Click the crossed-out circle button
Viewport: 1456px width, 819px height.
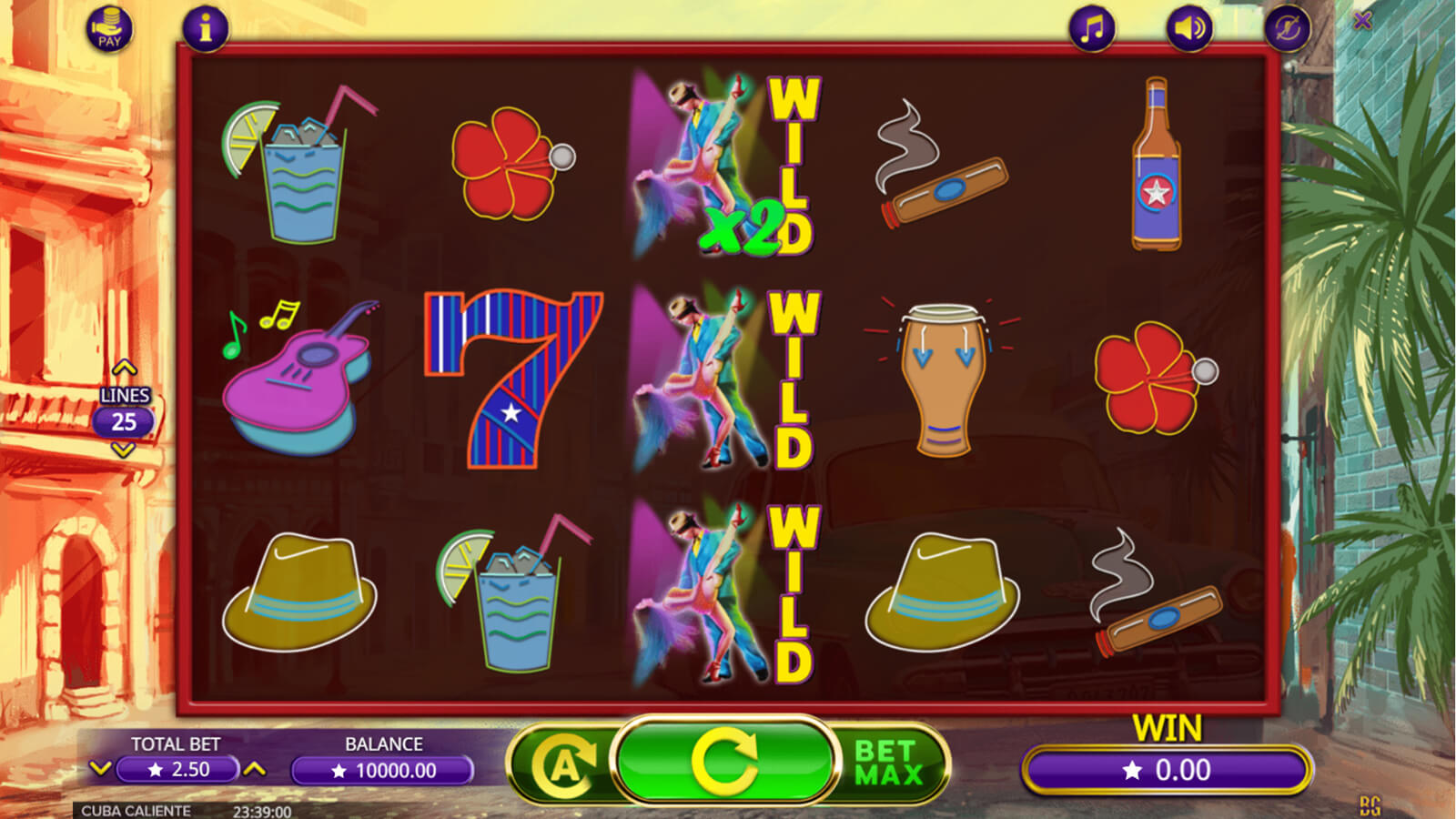tap(1287, 30)
